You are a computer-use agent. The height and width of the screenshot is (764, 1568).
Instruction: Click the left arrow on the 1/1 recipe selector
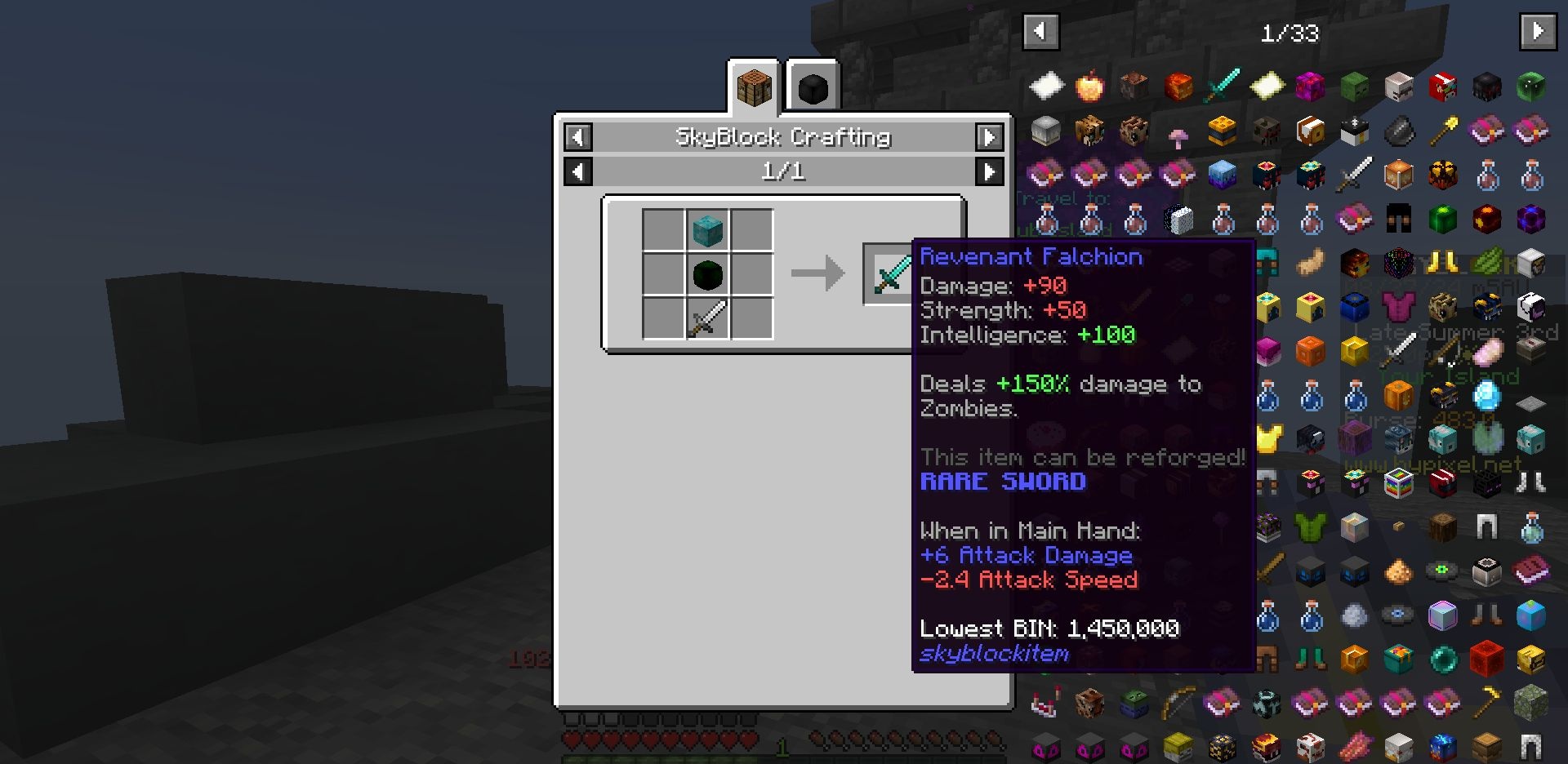[579, 172]
